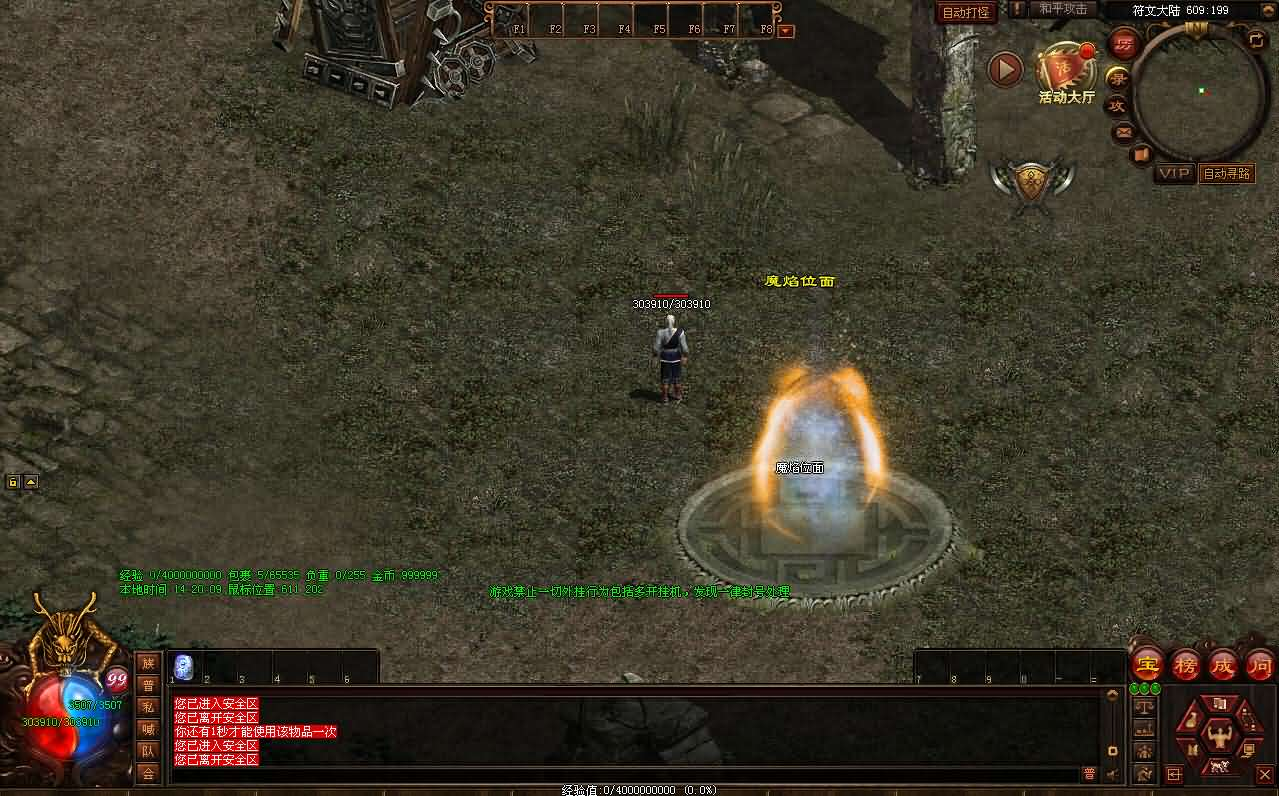Open the shield with crossed axes icon
This screenshot has height=796, width=1279.
[x=1032, y=181]
